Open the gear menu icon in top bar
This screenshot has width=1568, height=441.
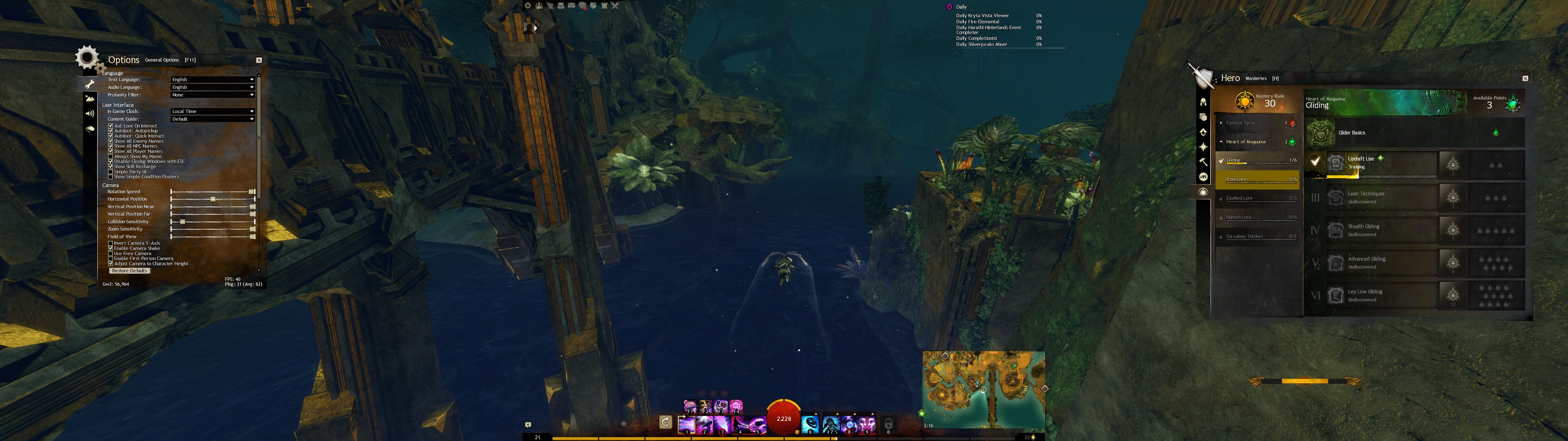coord(528,6)
